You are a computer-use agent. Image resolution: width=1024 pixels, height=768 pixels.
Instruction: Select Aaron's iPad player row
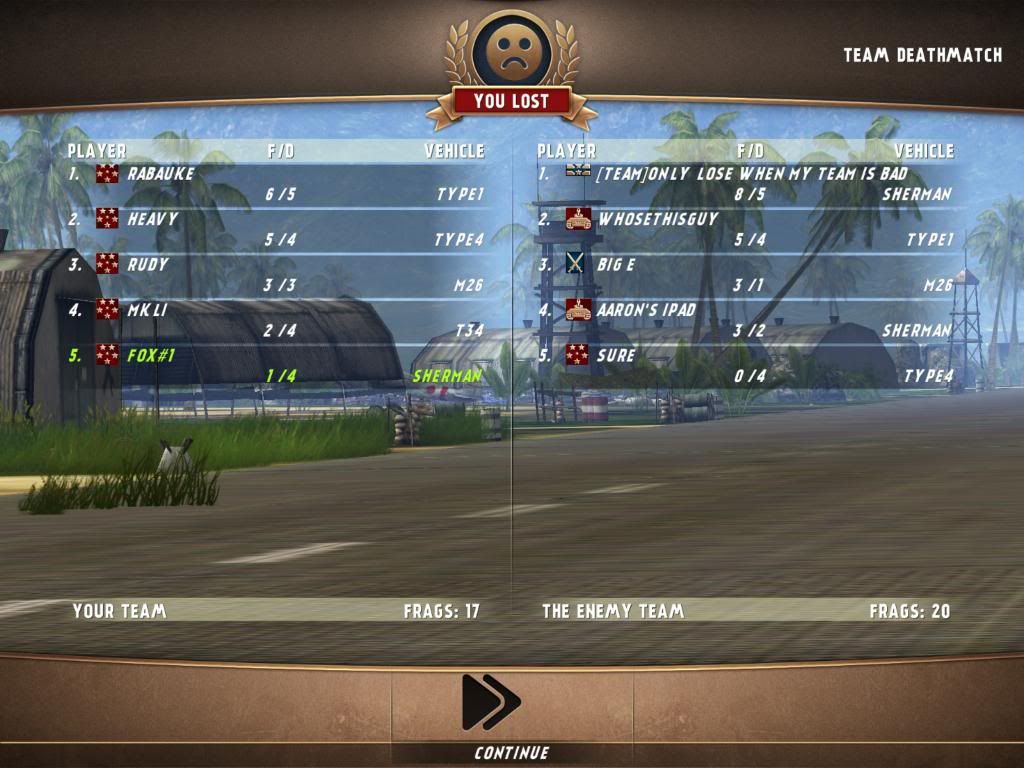pyautogui.click(x=744, y=320)
